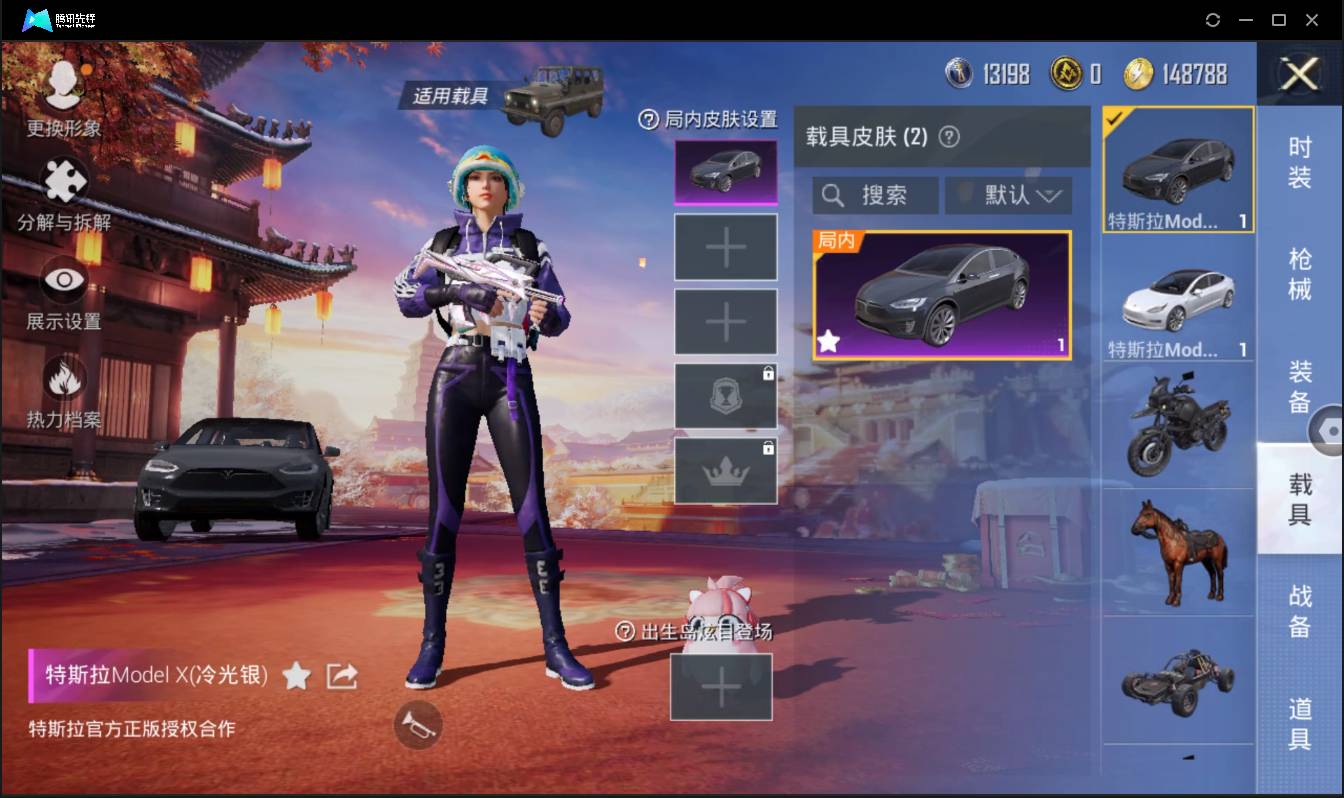Viewport: 1344px width, 798px height.
Task: Click the gold coin 148788 balance
Action: tap(1158, 72)
